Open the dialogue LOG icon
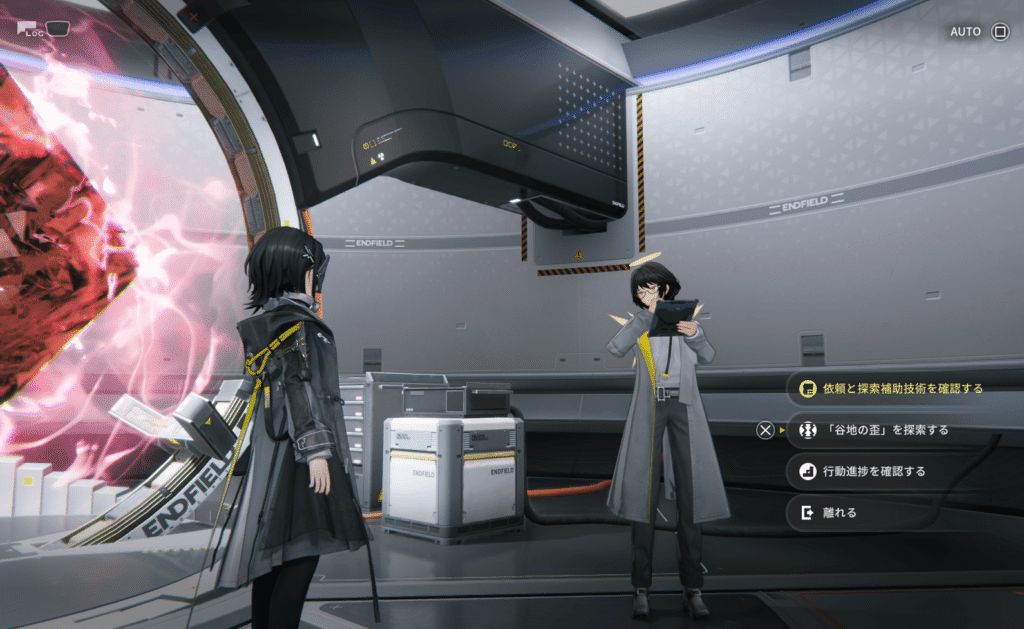The height and width of the screenshot is (629, 1024). [30, 29]
